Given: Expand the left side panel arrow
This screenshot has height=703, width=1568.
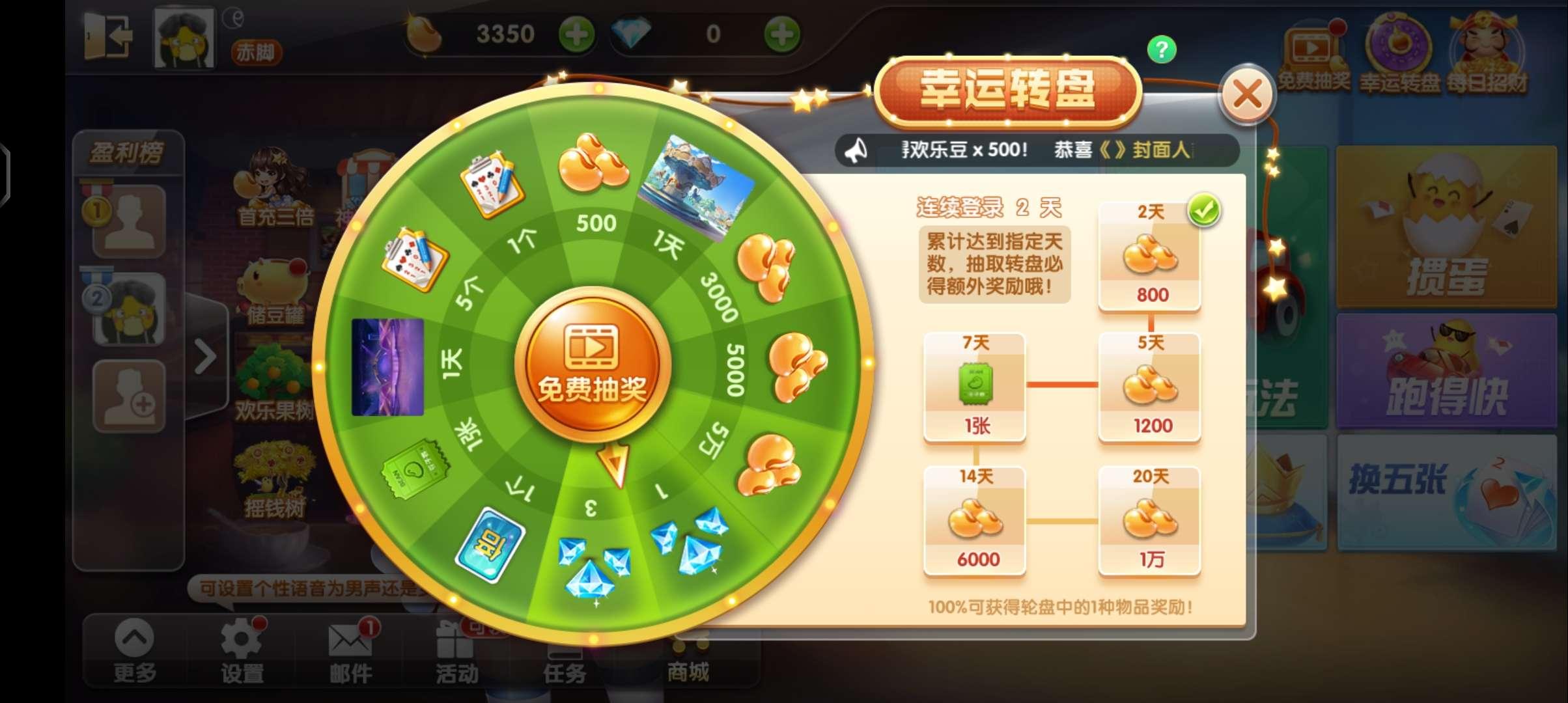Looking at the screenshot, I should coord(207,355).
